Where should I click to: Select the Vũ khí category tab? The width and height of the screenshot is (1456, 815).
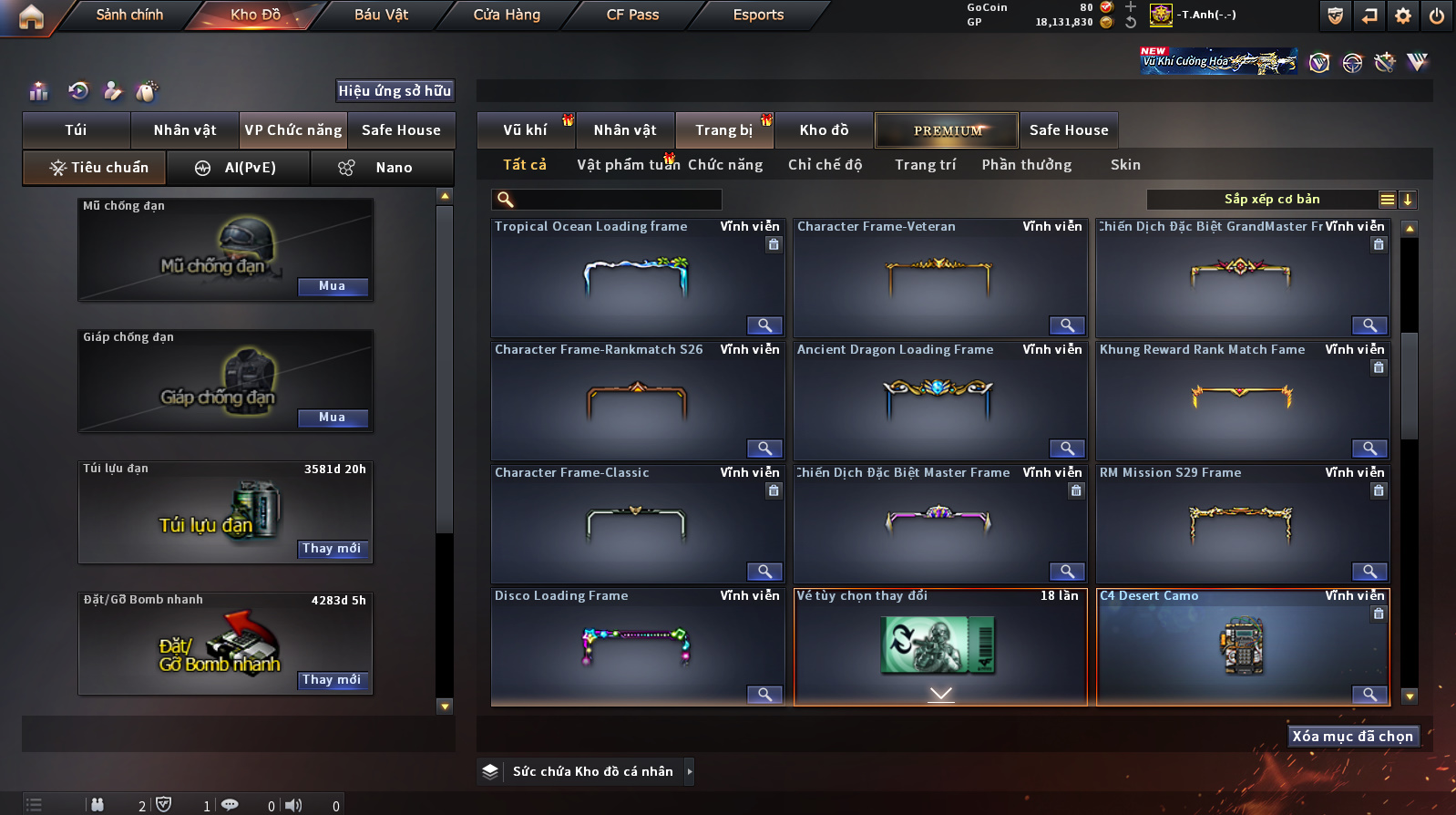click(x=525, y=130)
